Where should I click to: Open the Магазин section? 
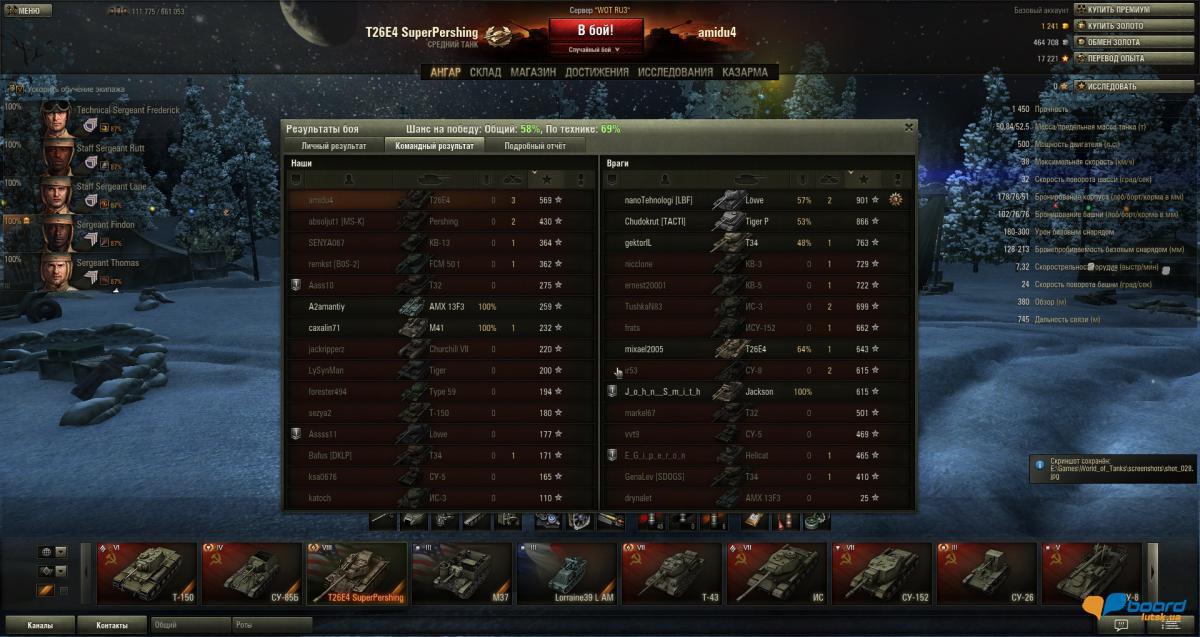(x=532, y=72)
